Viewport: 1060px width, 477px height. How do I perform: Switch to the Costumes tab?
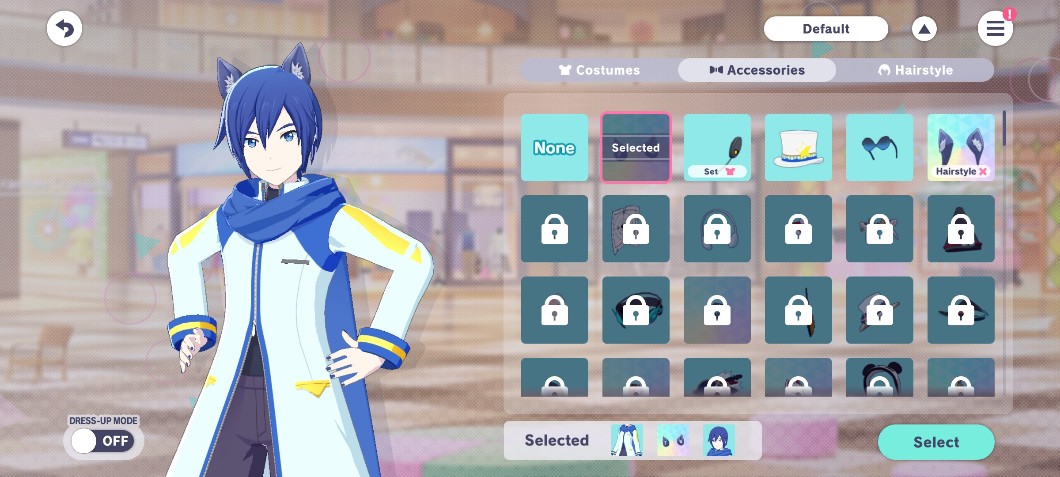598,70
